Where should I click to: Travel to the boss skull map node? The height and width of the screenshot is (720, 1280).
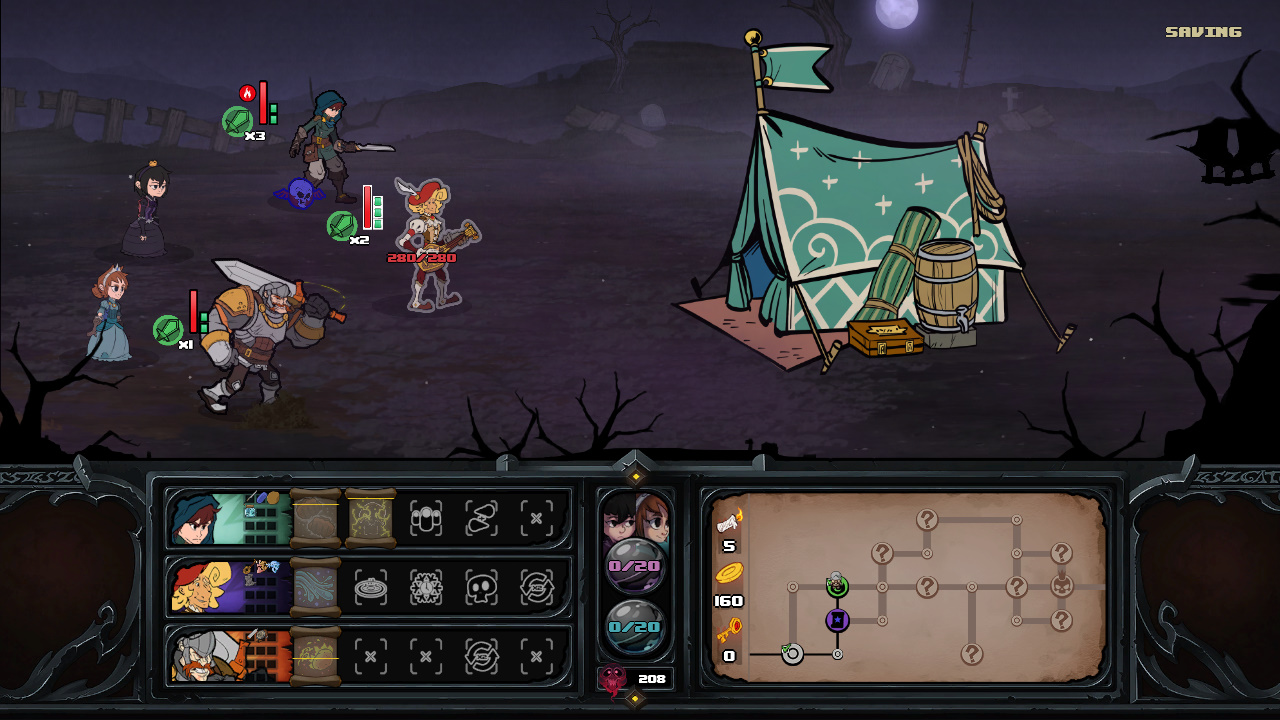(1061, 586)
